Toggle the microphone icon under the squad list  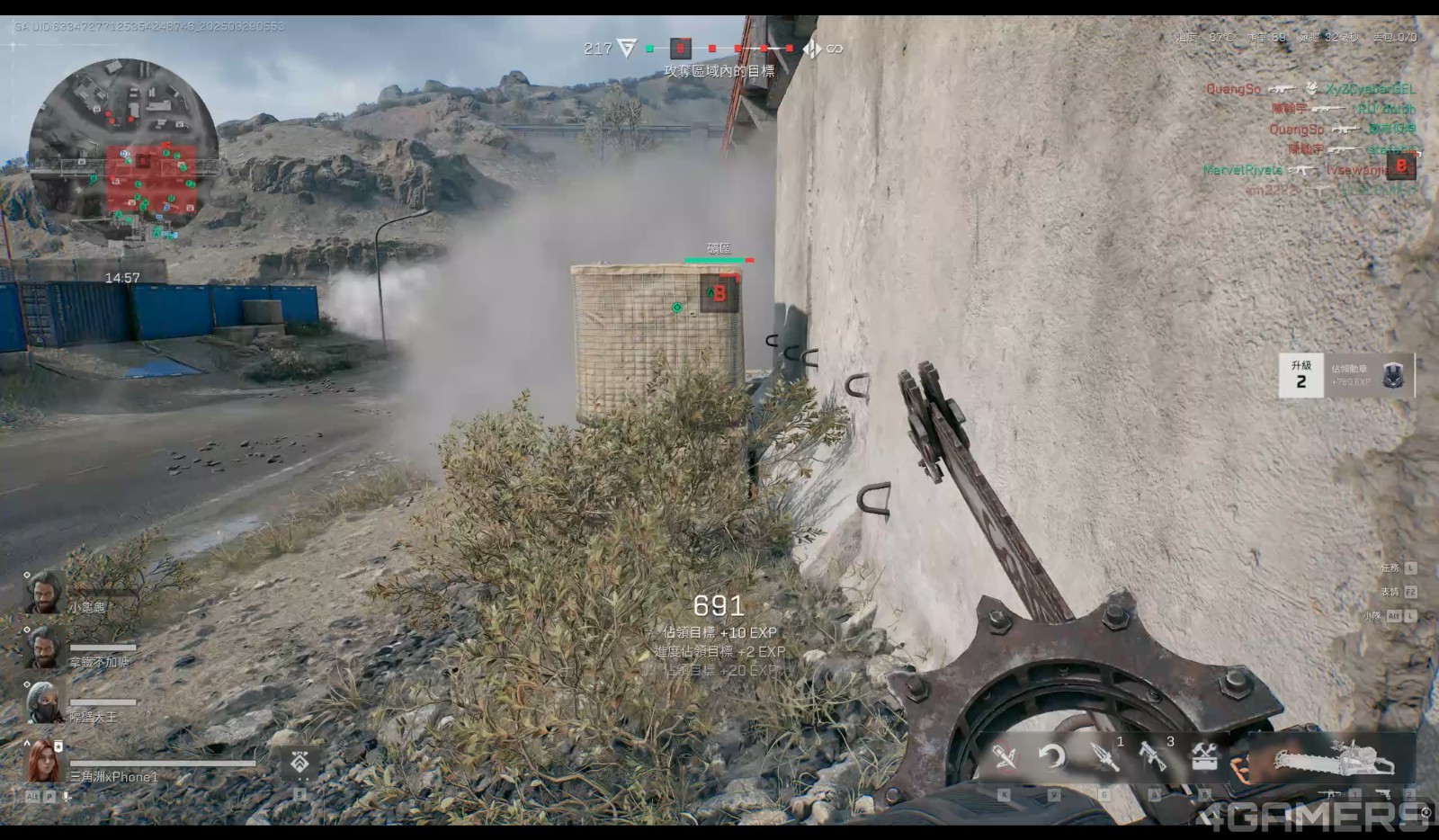coord(66,797)
